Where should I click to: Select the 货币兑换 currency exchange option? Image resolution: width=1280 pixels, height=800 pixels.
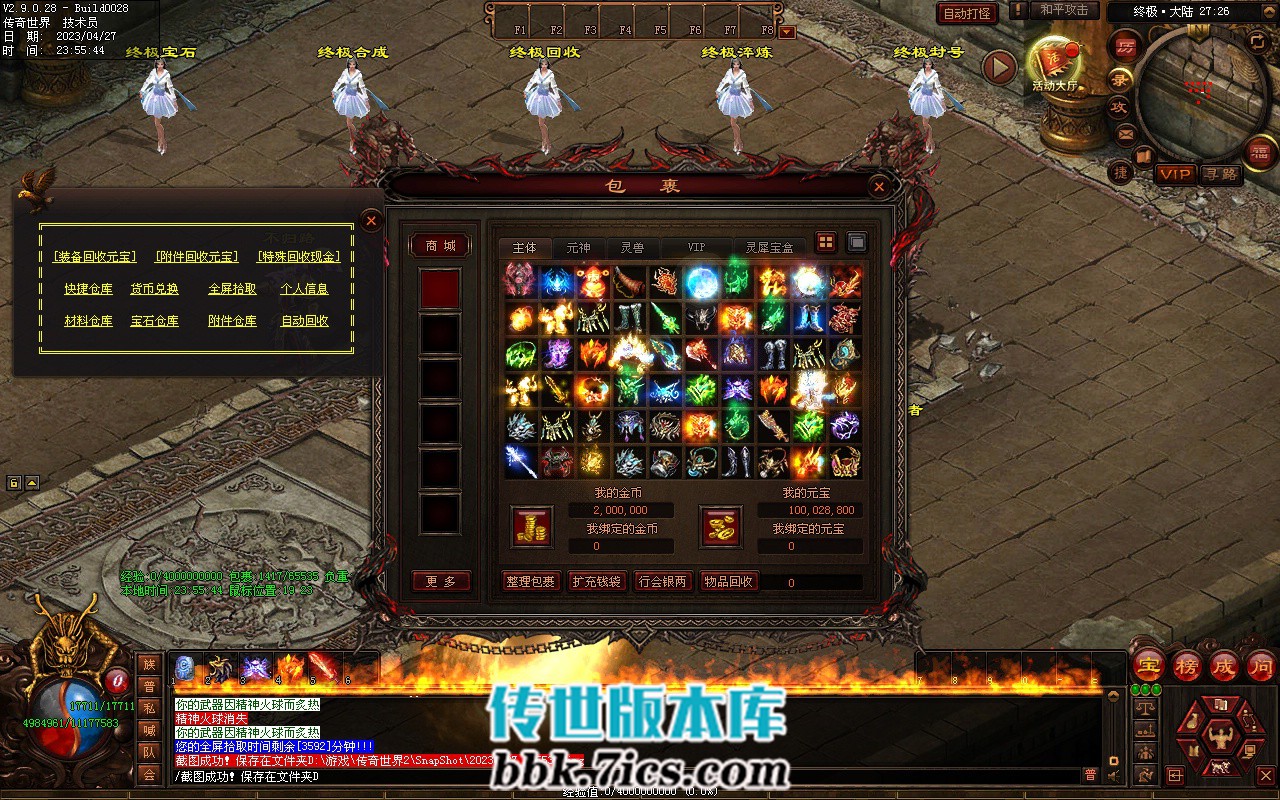pyautogui.click(x=154, y=289)
